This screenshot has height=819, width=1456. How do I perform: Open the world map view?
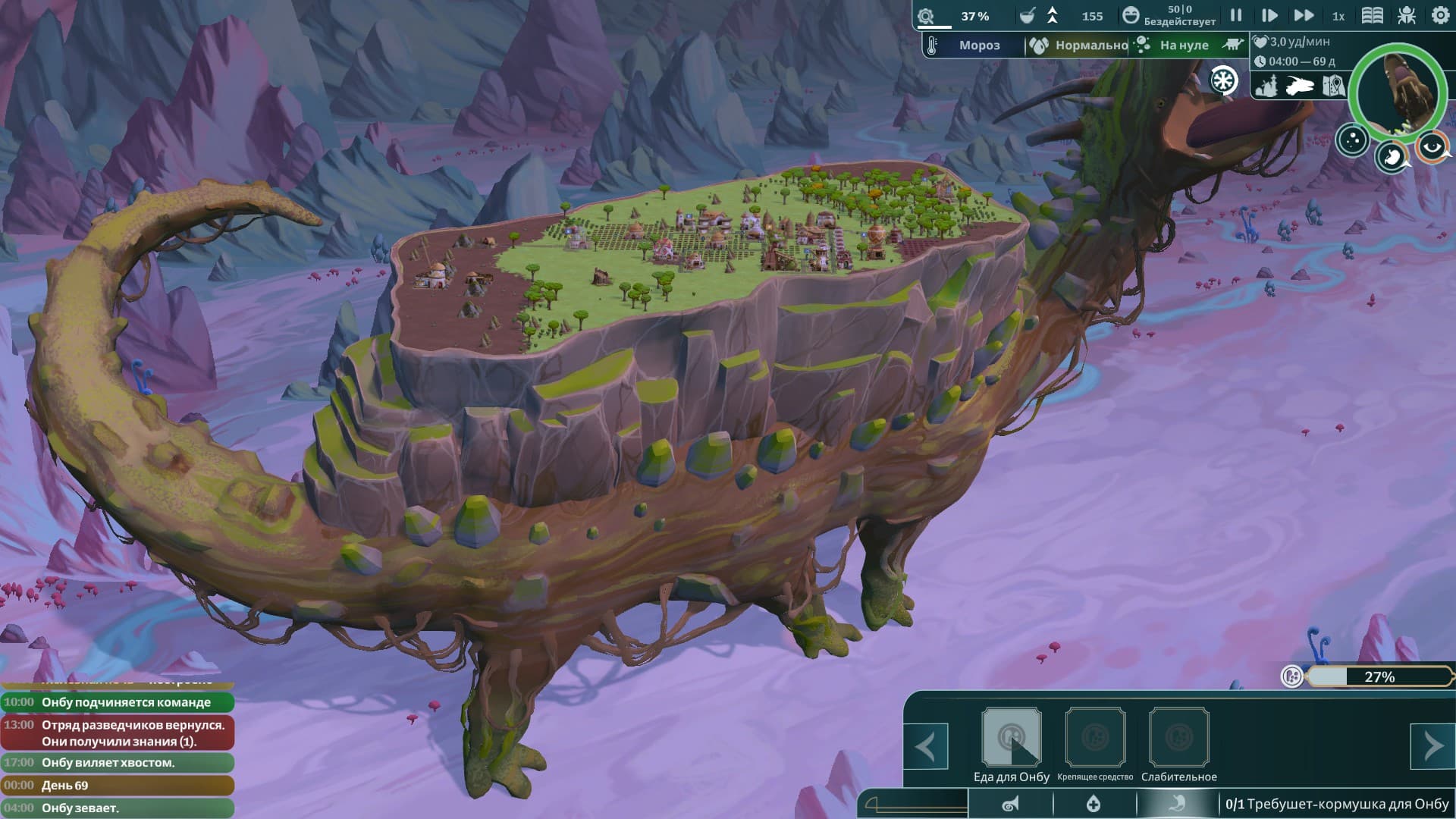tap(1333, 86)
